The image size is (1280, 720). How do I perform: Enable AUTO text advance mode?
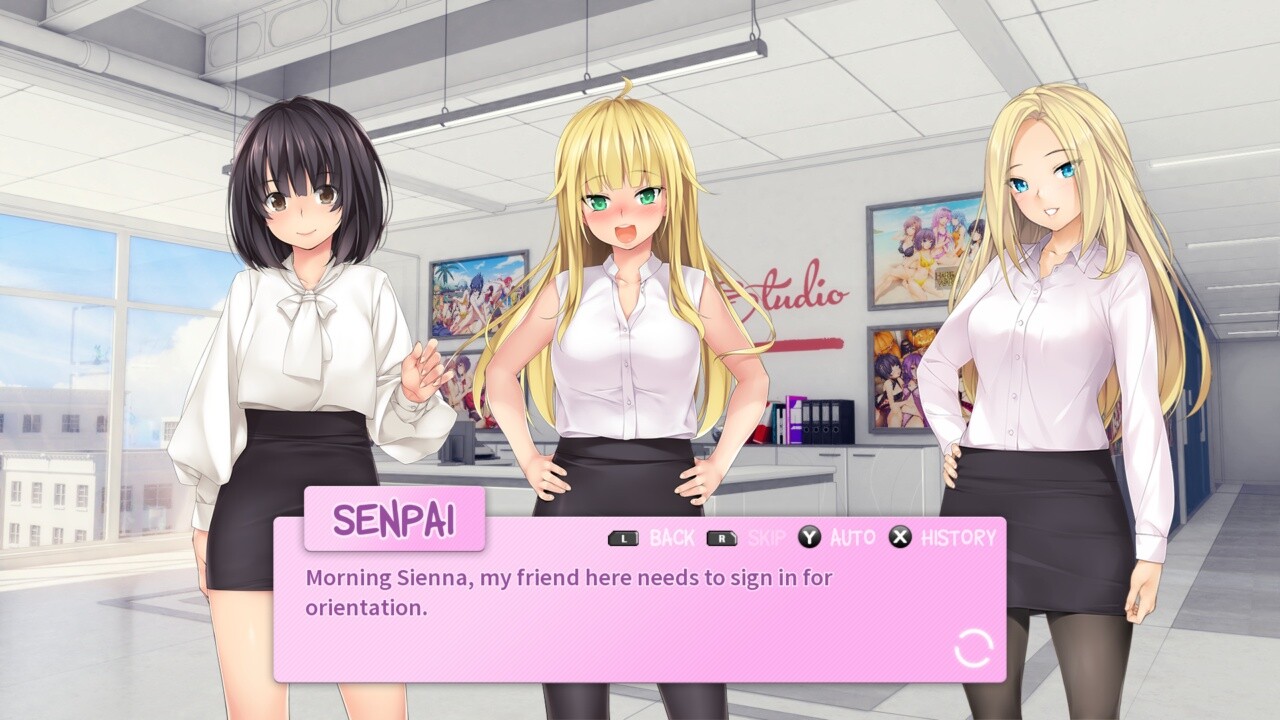coord(850,537)
